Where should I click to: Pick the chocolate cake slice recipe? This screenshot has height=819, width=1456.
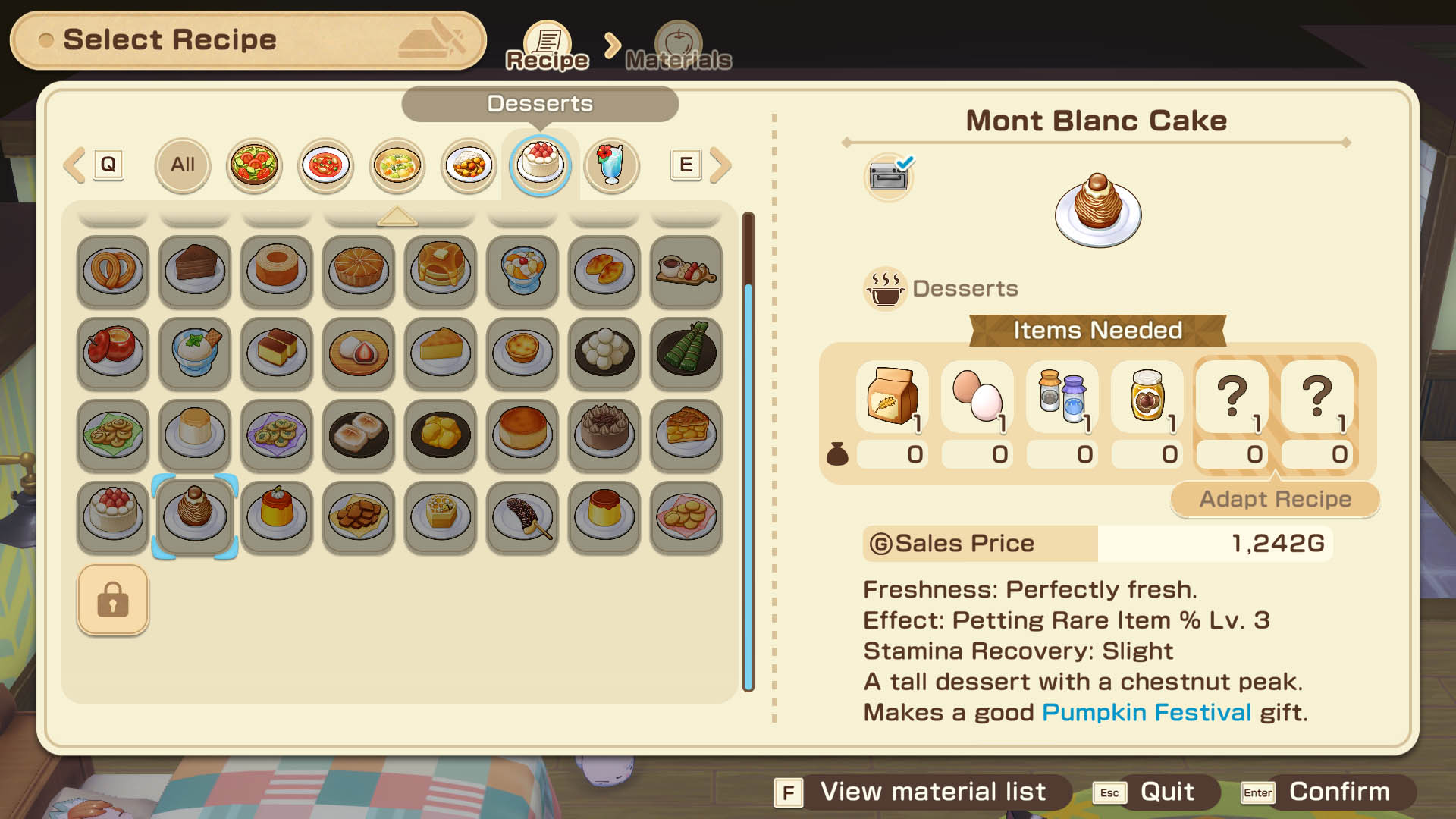coord(195,270)
